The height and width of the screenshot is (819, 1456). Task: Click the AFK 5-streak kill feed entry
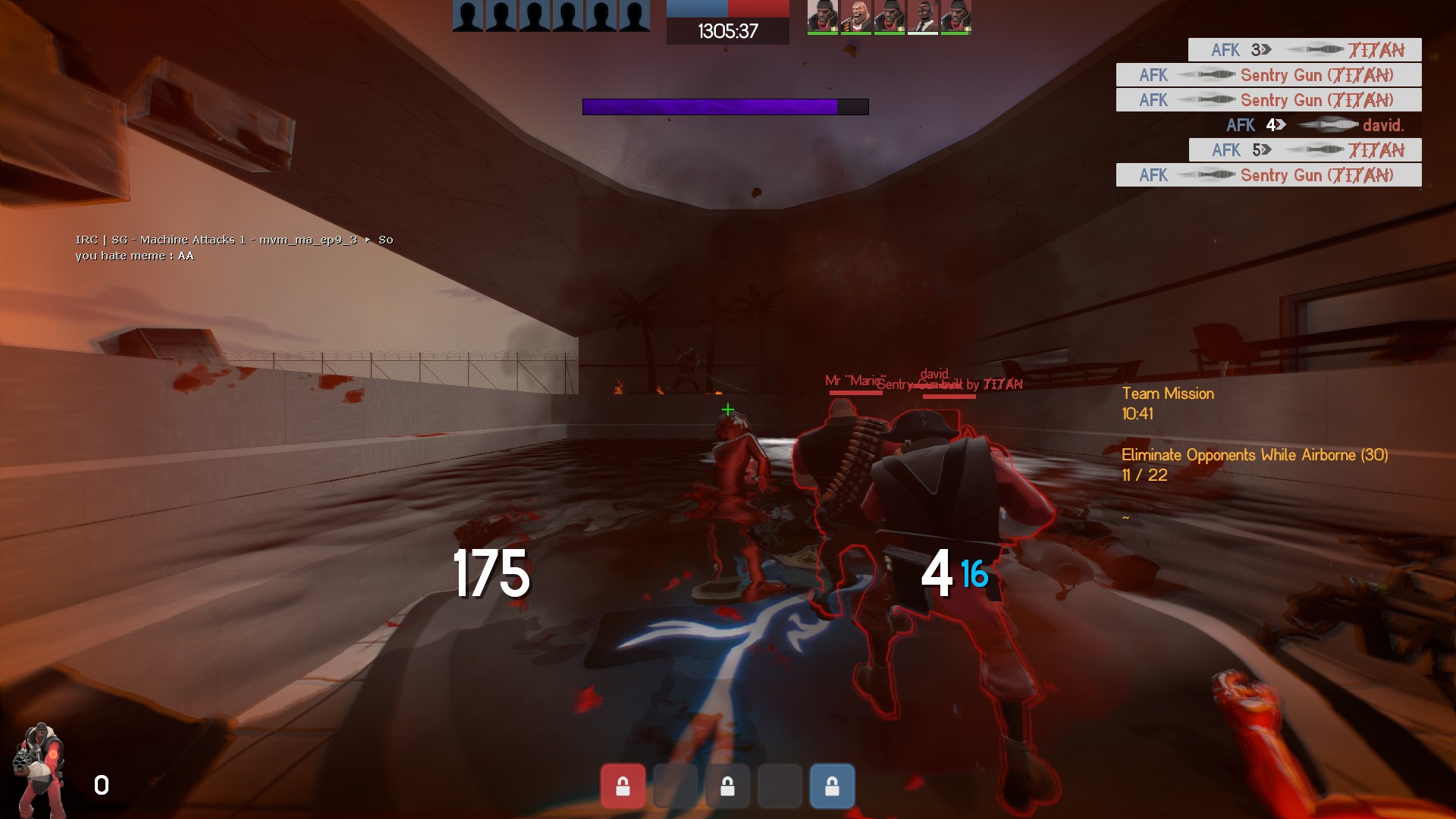(x=1304, y=150)
